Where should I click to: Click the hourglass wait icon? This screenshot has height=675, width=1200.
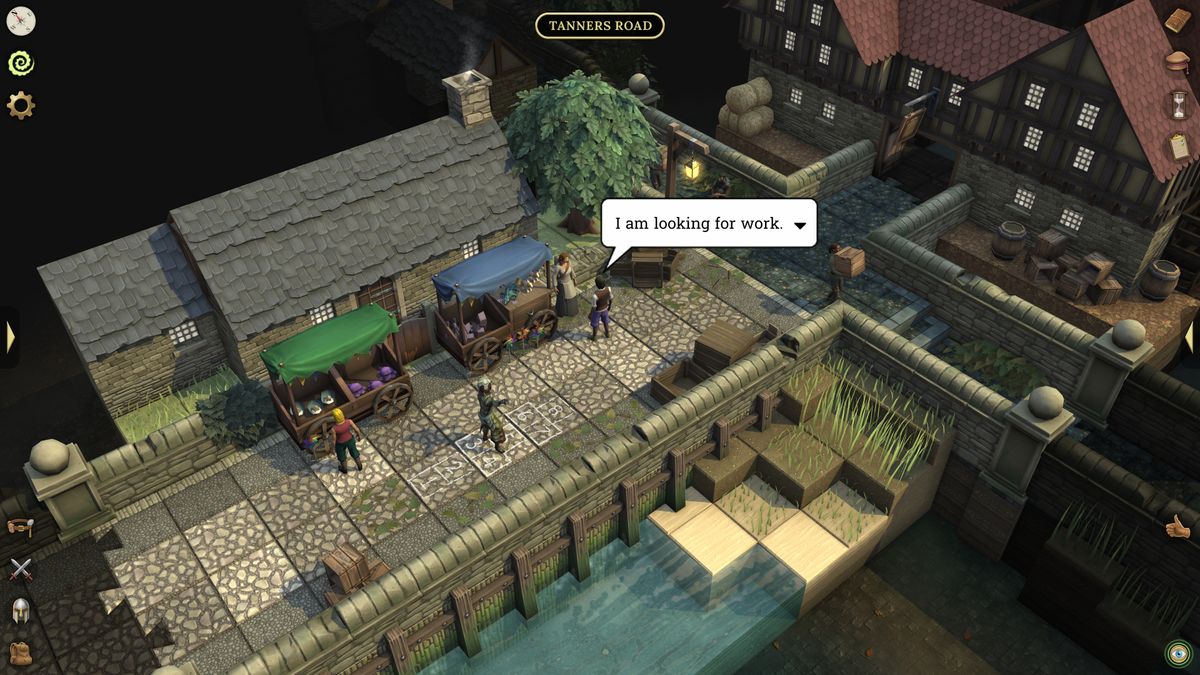tap(1178, 104)
